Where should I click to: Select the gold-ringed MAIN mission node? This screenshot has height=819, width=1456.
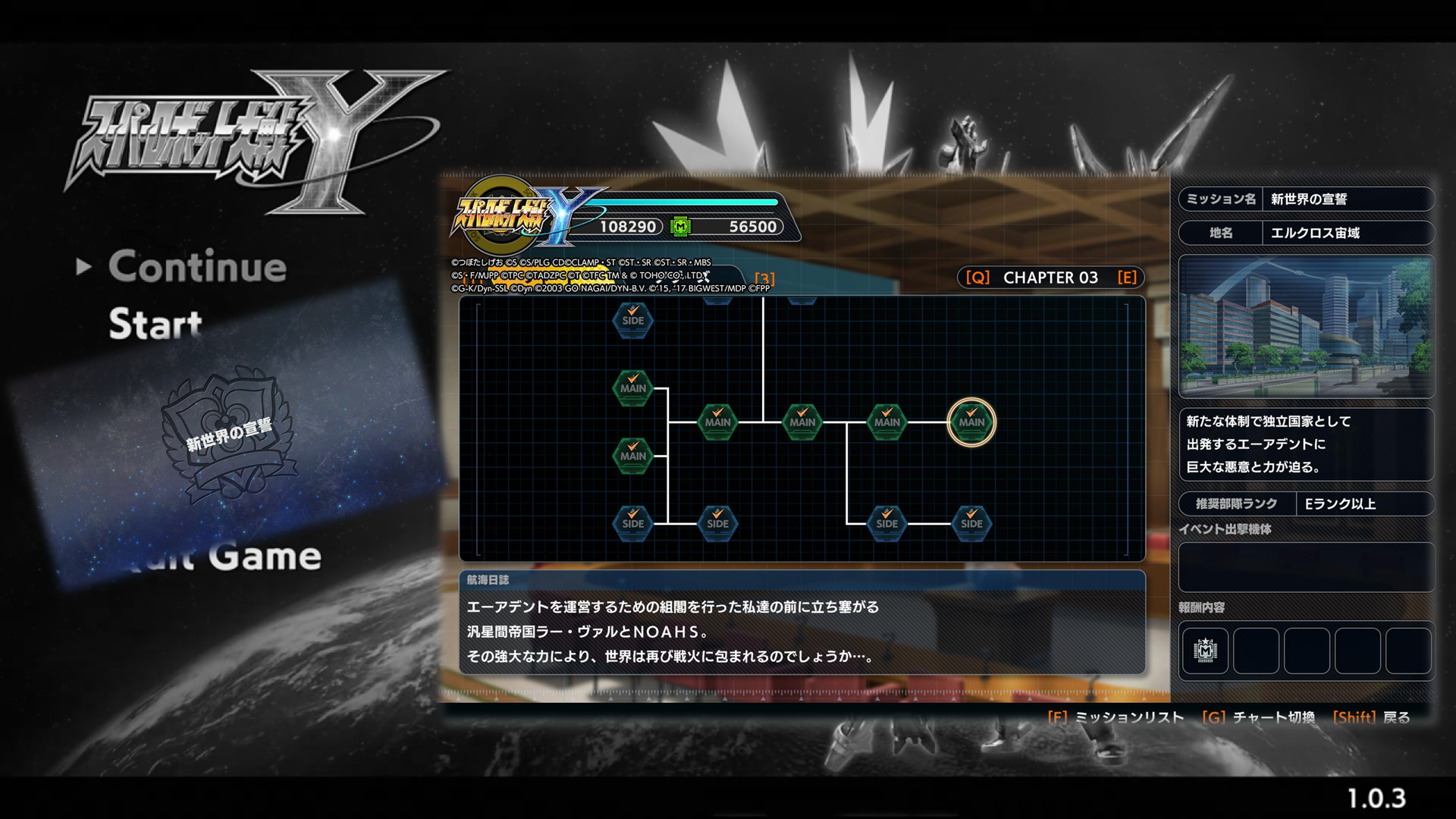pyautogui.click(x=971, y=422)
